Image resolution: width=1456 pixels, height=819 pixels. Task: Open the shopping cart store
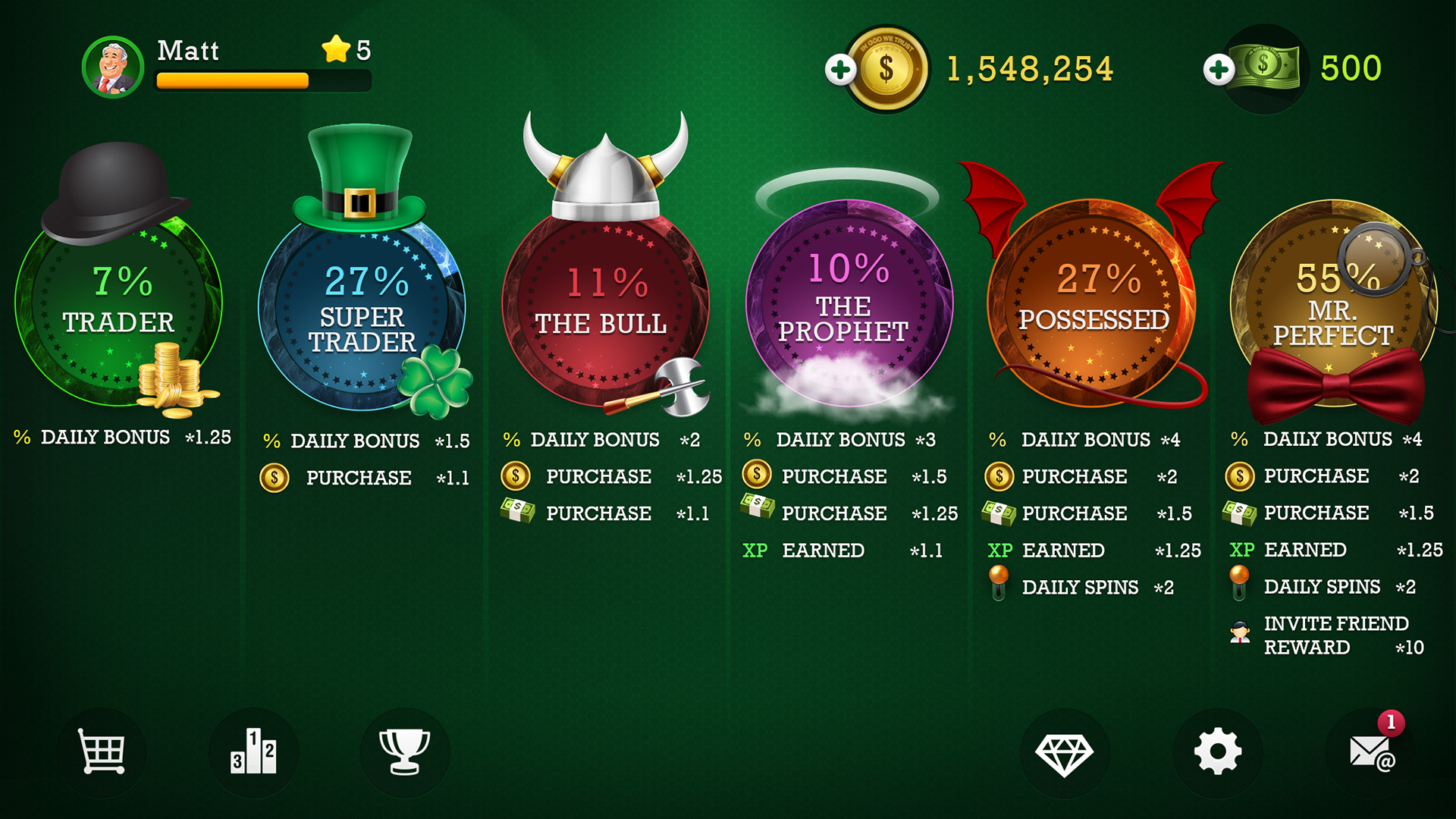102,752
